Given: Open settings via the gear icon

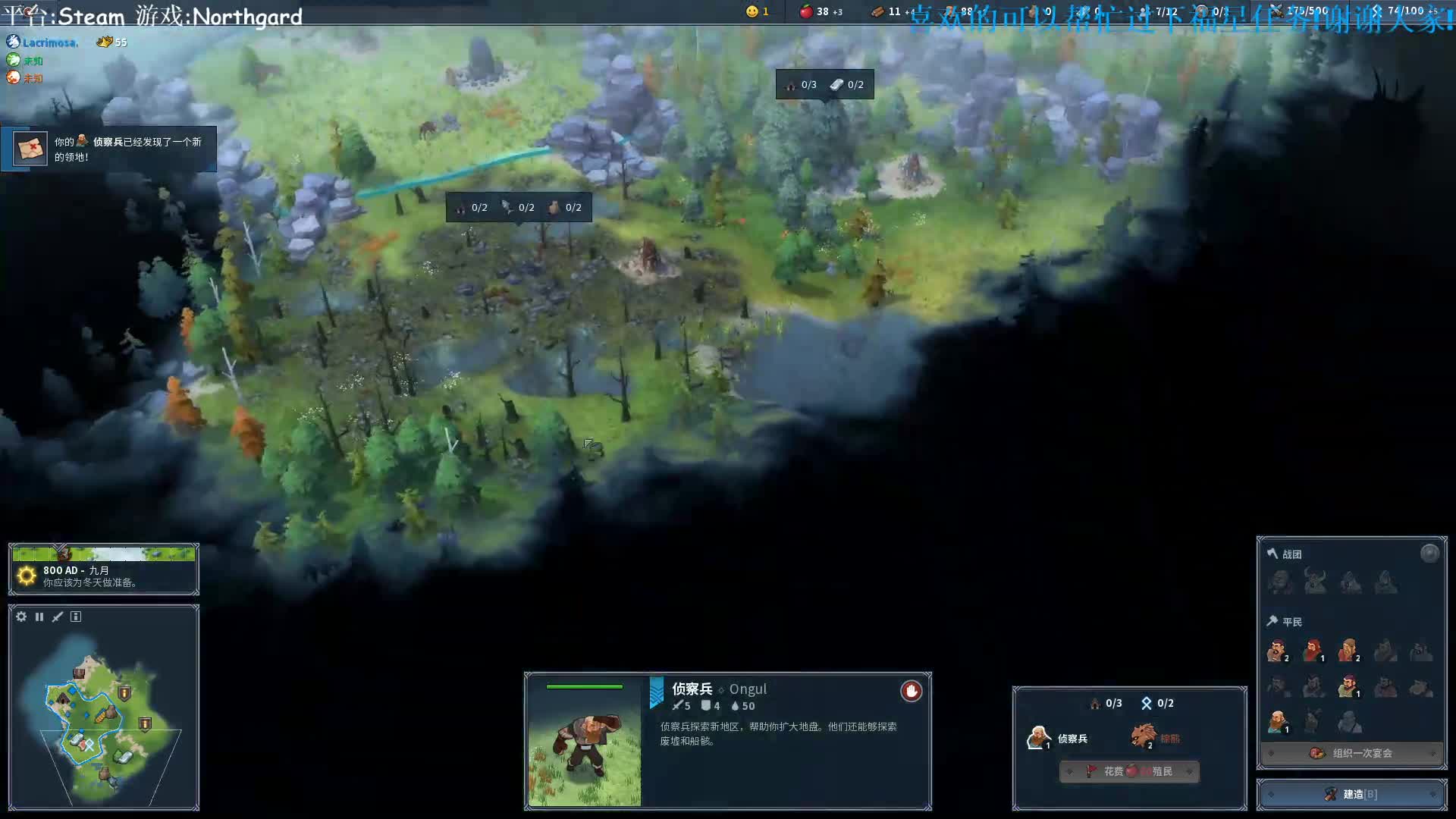Looking at the screenshot, I should click(x=21, y=617).
